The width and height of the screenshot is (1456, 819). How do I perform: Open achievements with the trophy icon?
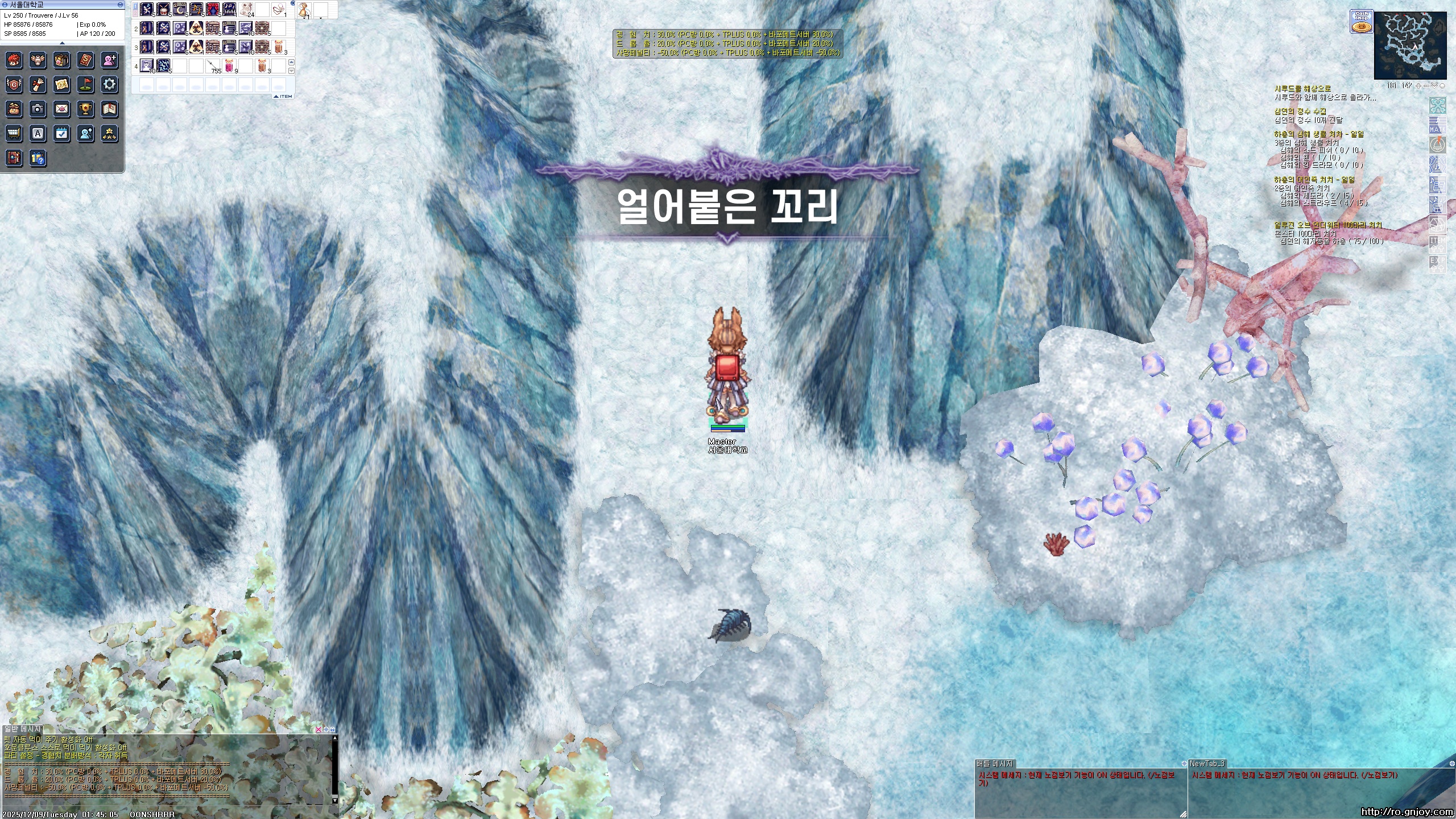(85, 109)
